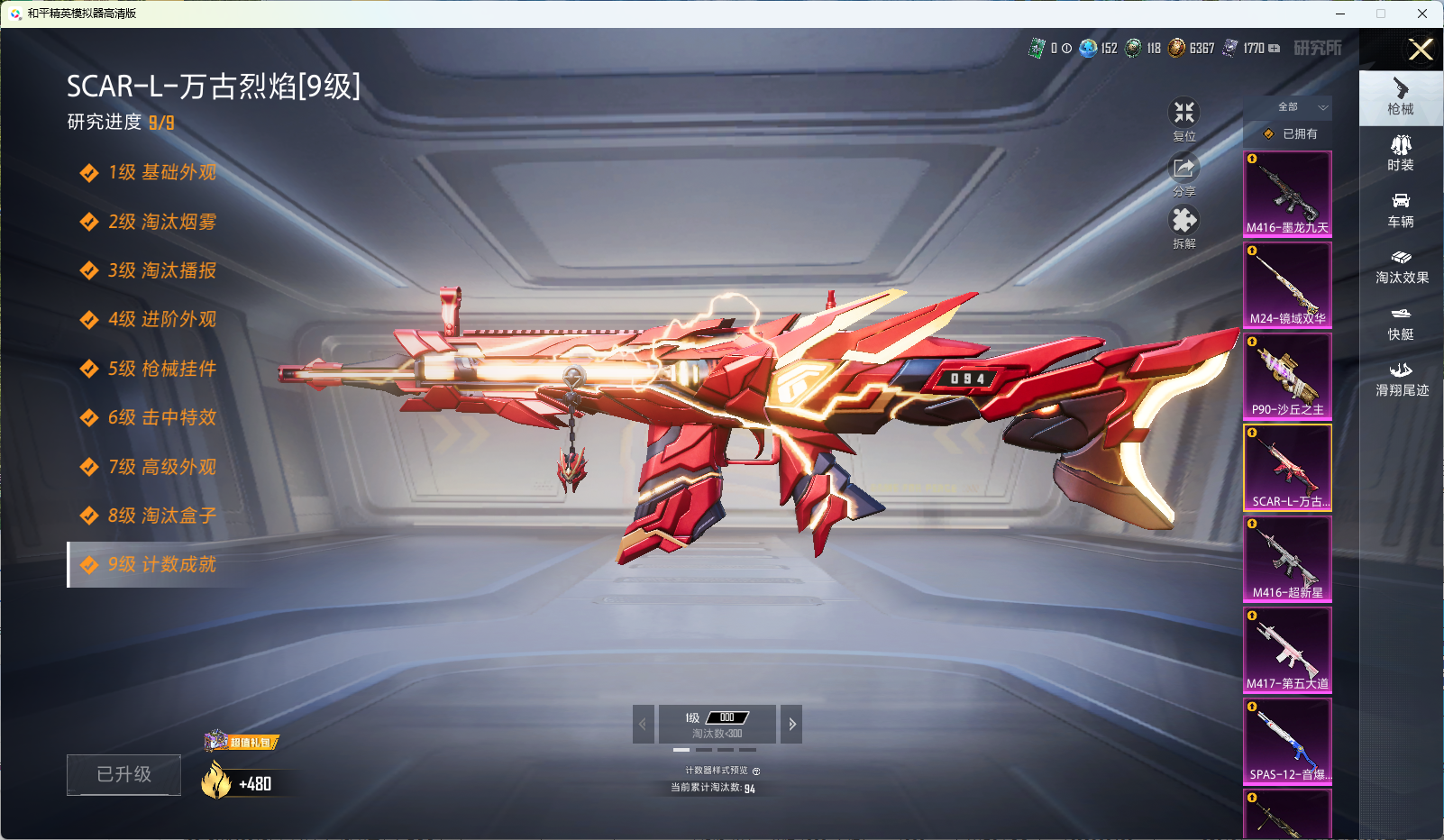This screenshot has width=1444, height=840.
Task: Open the 时装 outfits tab
Action: point(1401,153)
